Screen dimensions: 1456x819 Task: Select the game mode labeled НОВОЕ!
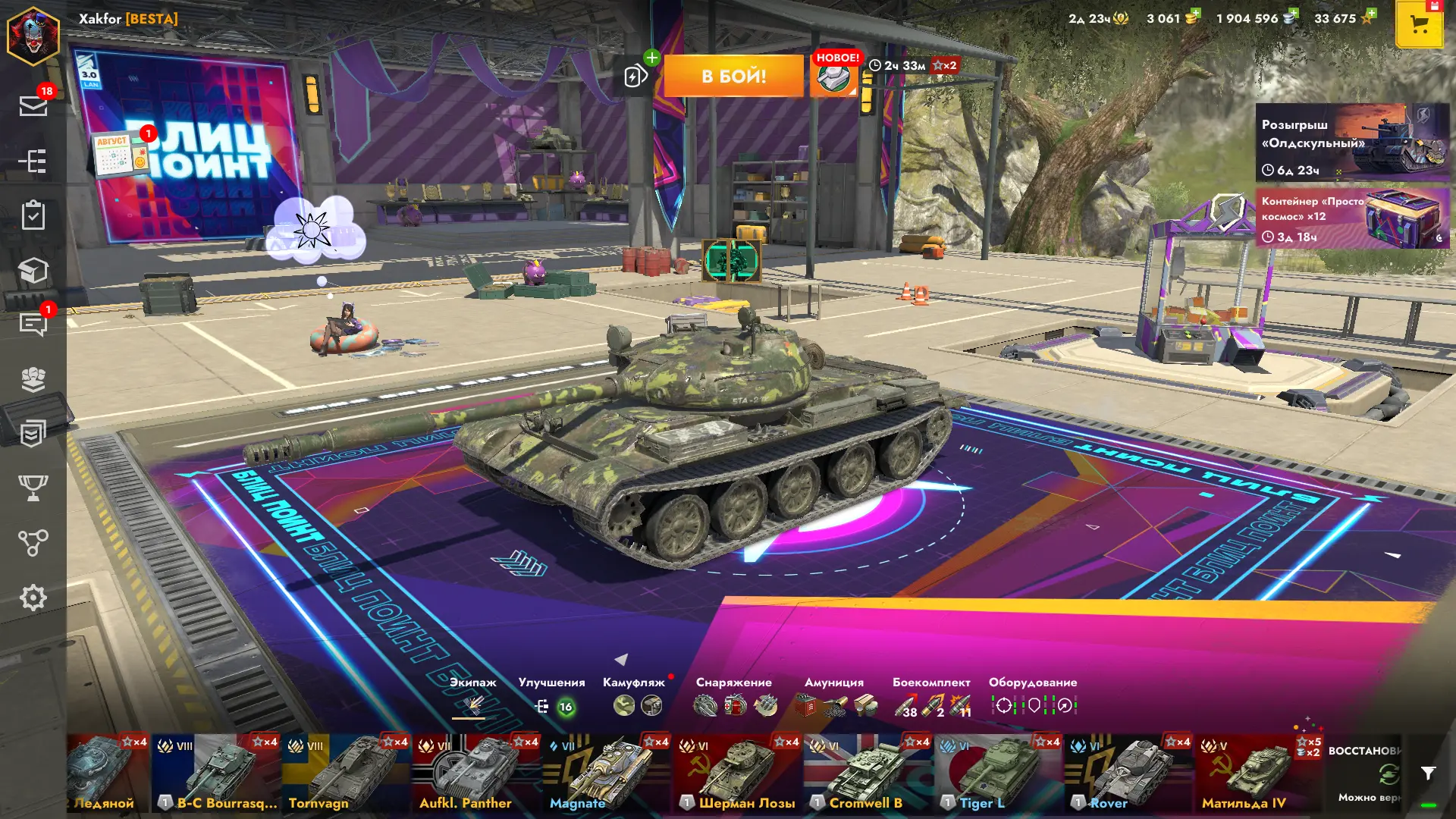pyautogui.click(x=834, y=76)
